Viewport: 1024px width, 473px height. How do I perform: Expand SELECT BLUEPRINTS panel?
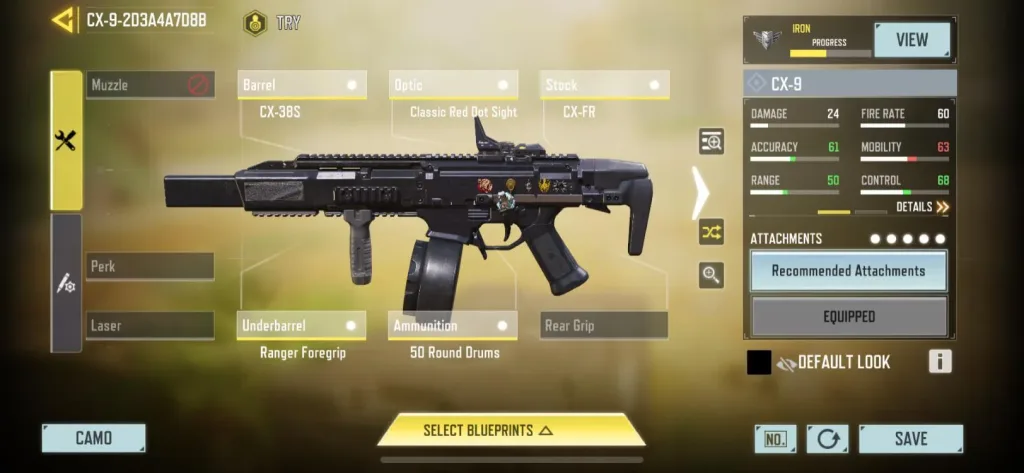510,430
